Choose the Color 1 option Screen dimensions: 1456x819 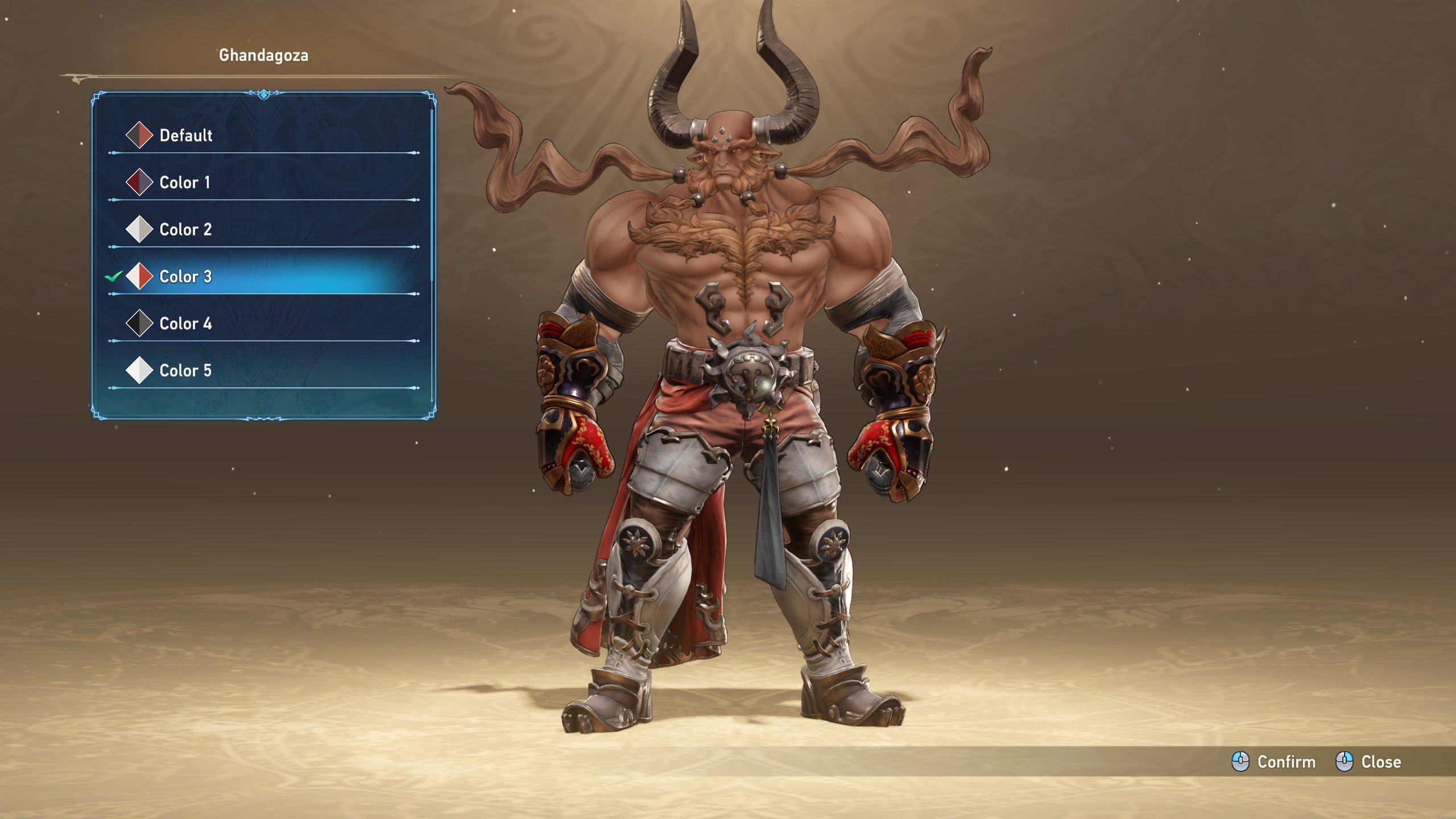185,183
